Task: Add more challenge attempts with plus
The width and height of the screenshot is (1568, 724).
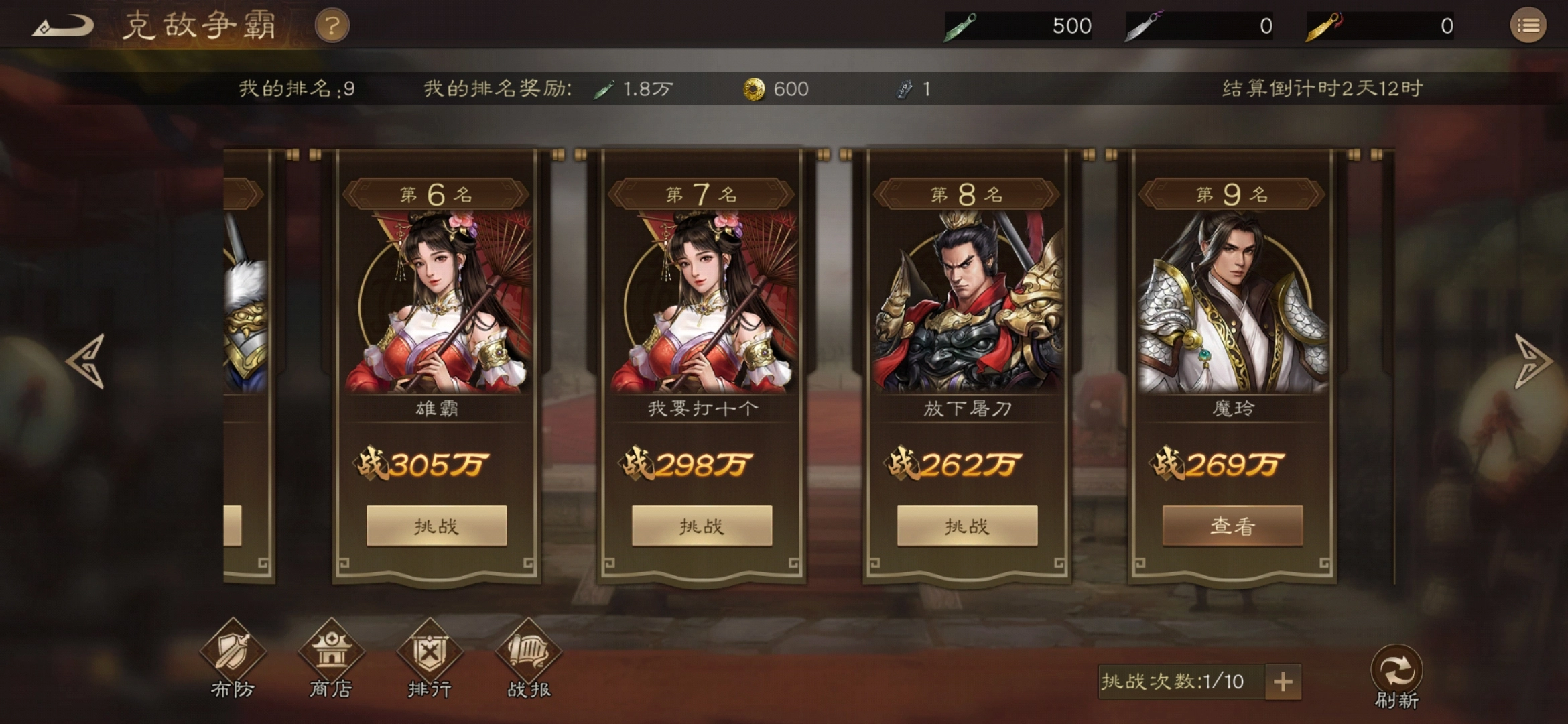Action: point(1283,682)
